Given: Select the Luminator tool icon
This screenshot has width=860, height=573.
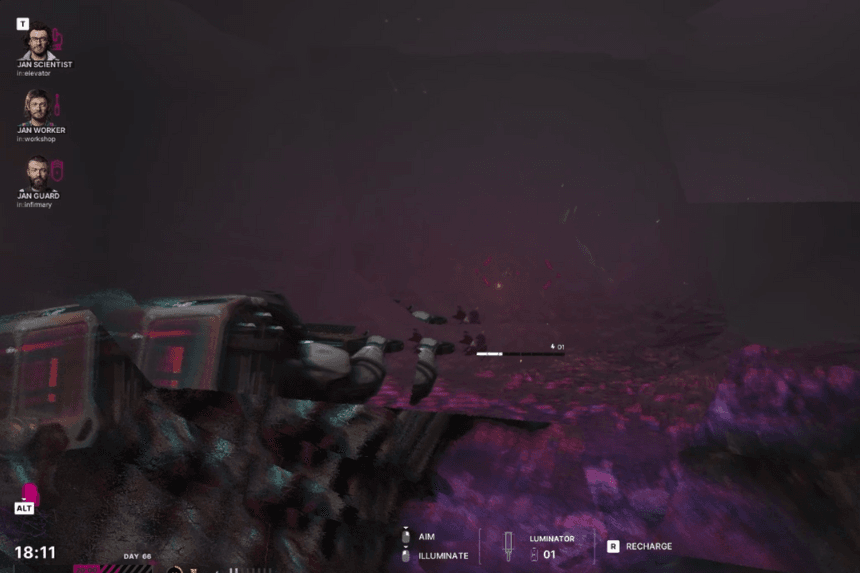Looking at the screenshot, I should (508, 546).
